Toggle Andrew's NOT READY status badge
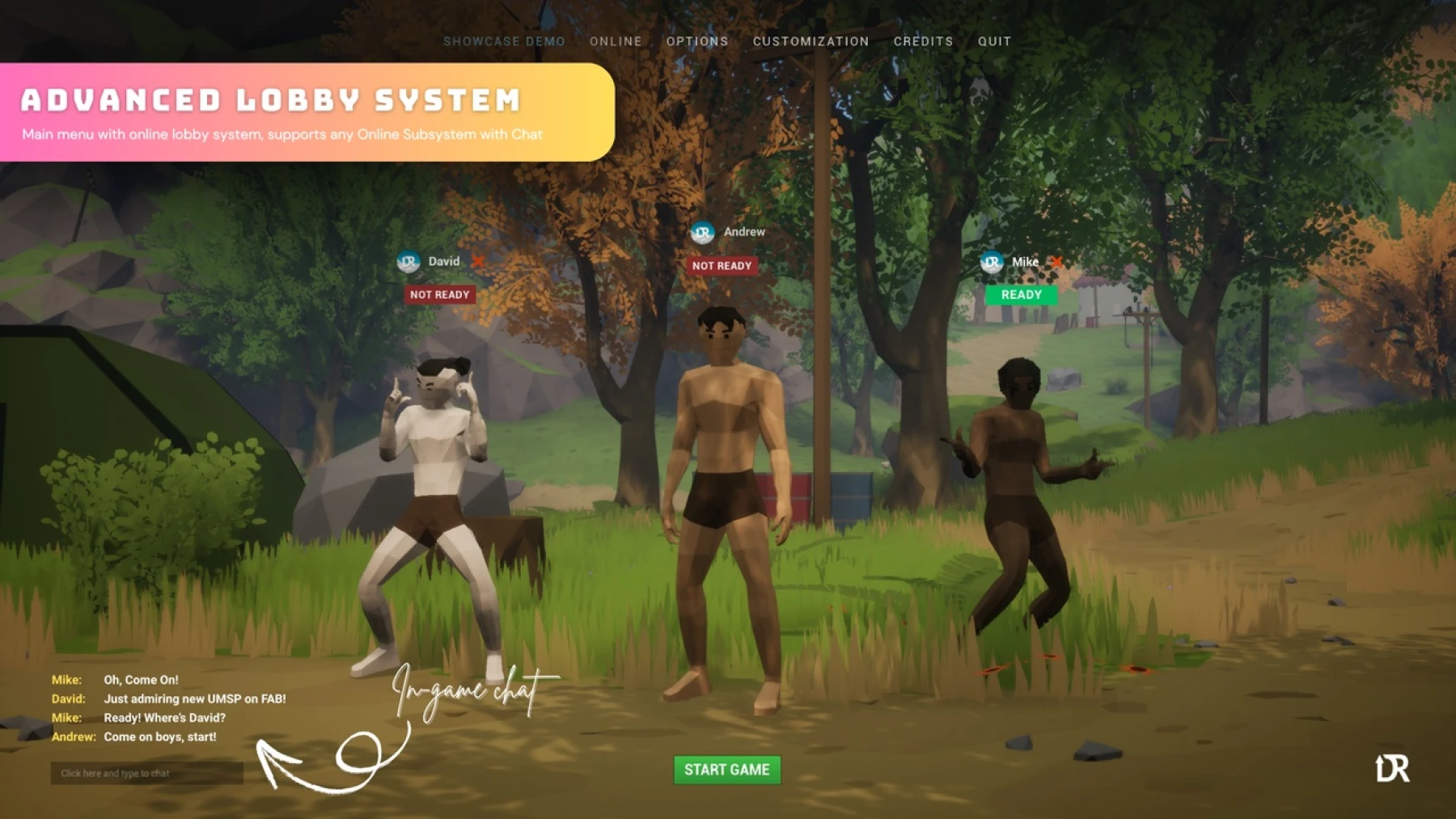The width and height of the screenshot is (1456, 819). point(721,265)
